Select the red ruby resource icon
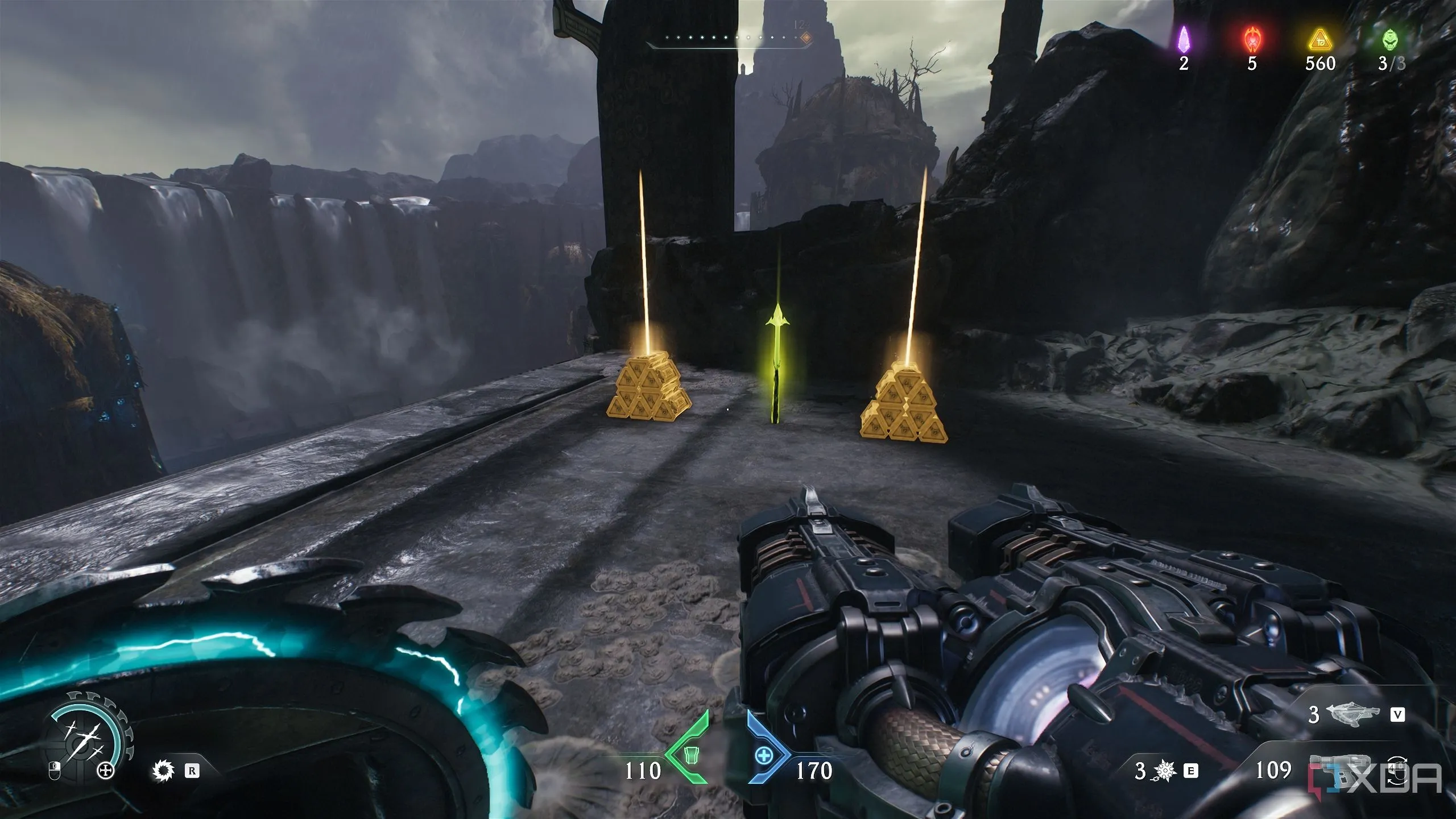Image resolution: width=1456 pixels, height=819 pixels. pos(1251,39)
